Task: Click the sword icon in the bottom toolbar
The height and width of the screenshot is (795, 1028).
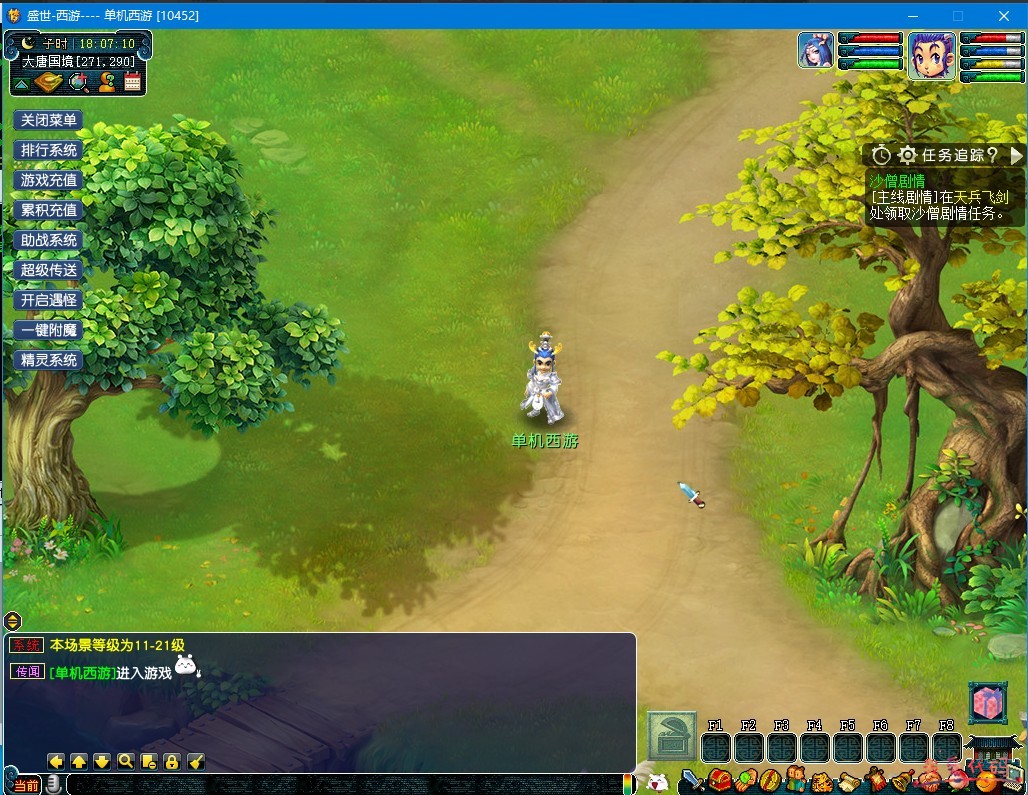Action: point(693,779)
